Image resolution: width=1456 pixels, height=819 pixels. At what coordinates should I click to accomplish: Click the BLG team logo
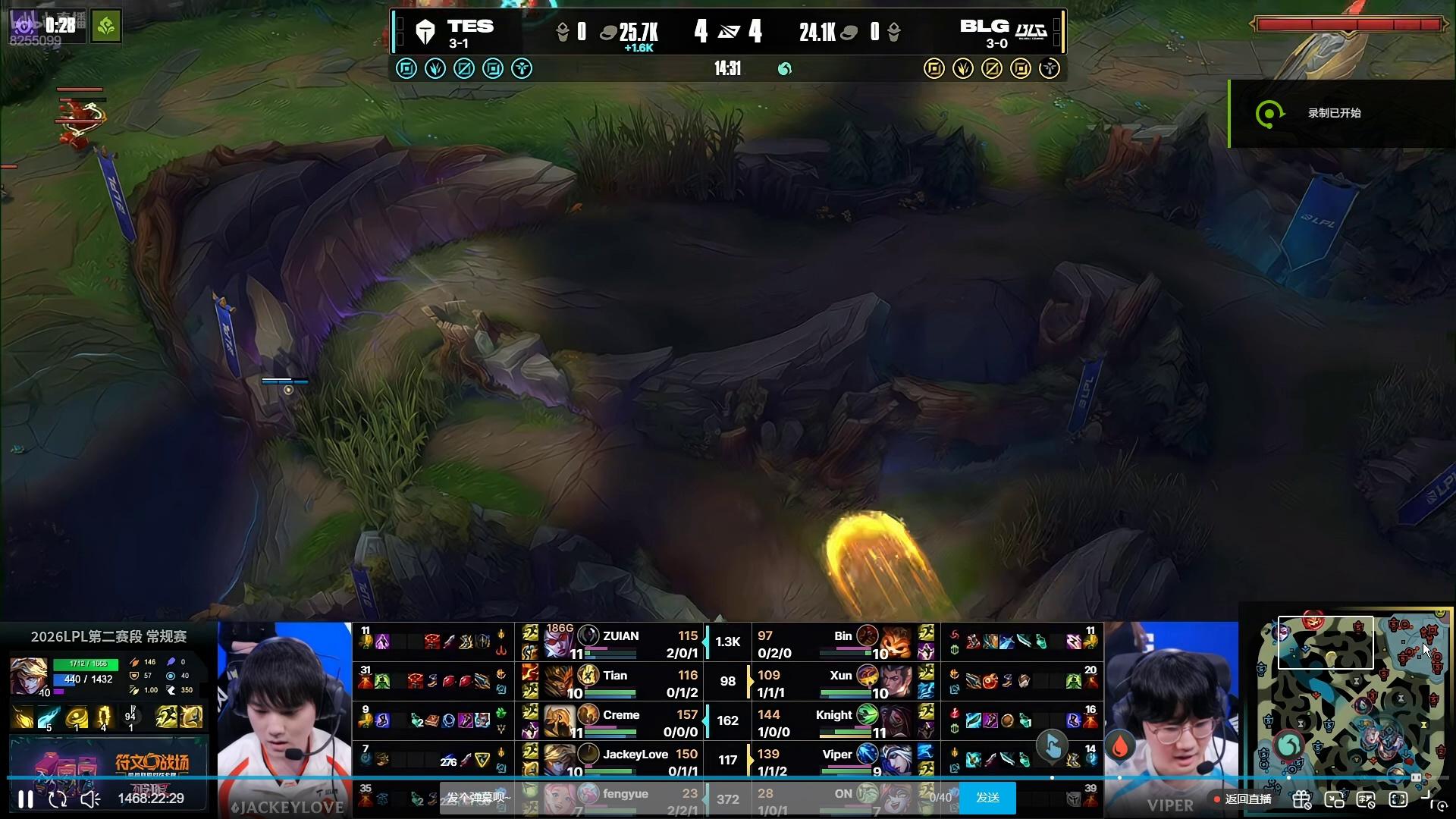1031,32
